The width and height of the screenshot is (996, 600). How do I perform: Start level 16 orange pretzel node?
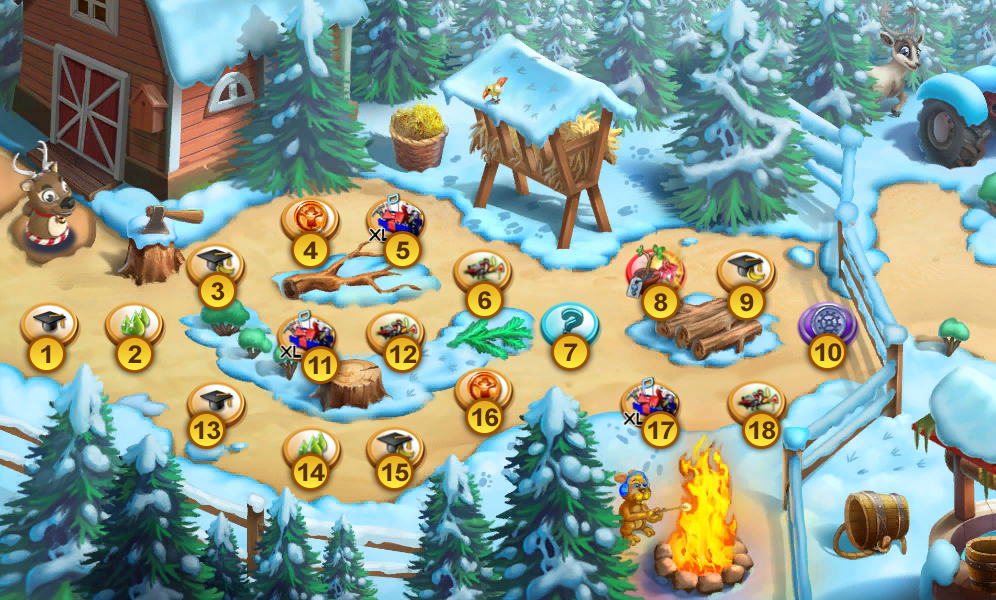tap(483, 391)
